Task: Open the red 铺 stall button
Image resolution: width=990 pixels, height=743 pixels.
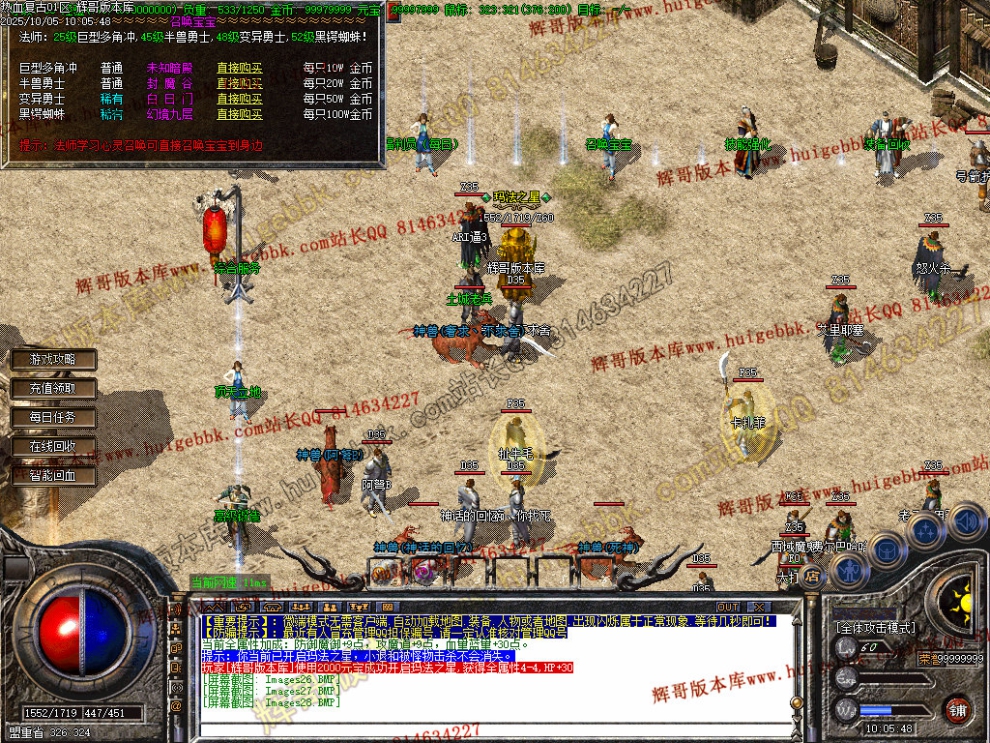Action: (x=958, y=710)
